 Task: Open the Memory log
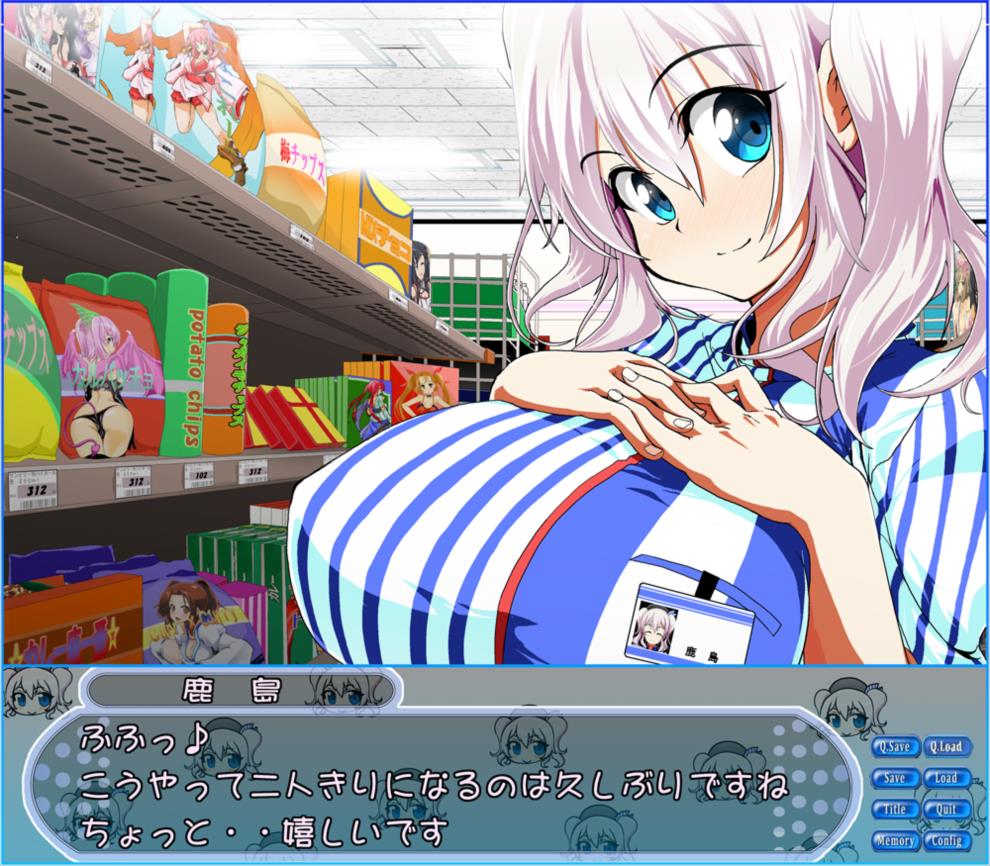[x=894, y=841]
